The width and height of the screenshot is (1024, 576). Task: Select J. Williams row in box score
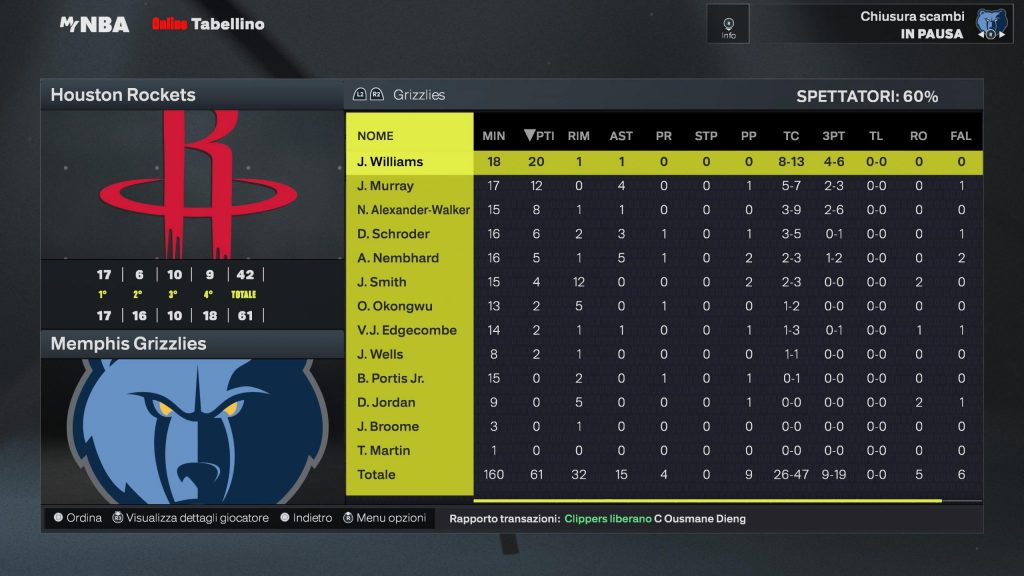390,162
